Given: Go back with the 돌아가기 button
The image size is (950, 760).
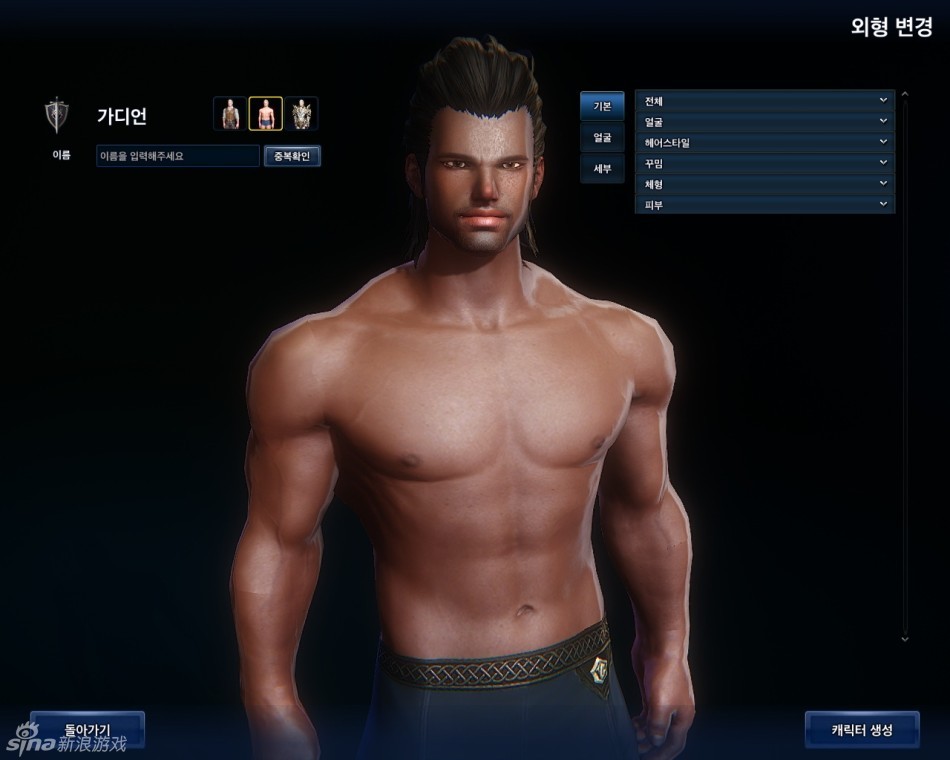Looking at the screenshot, I should point(87,729).
